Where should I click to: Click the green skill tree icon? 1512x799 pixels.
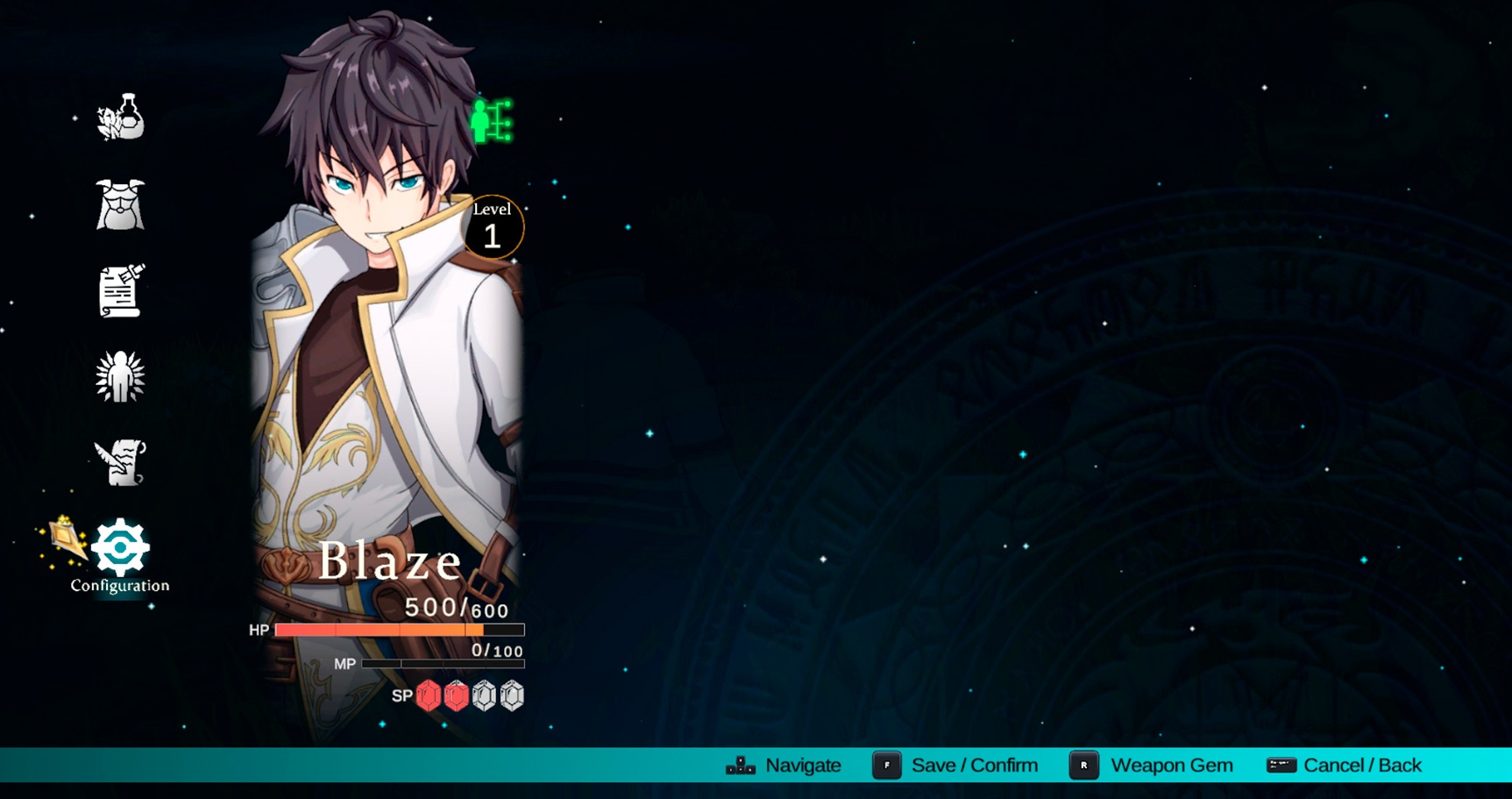tap(491, 121)
